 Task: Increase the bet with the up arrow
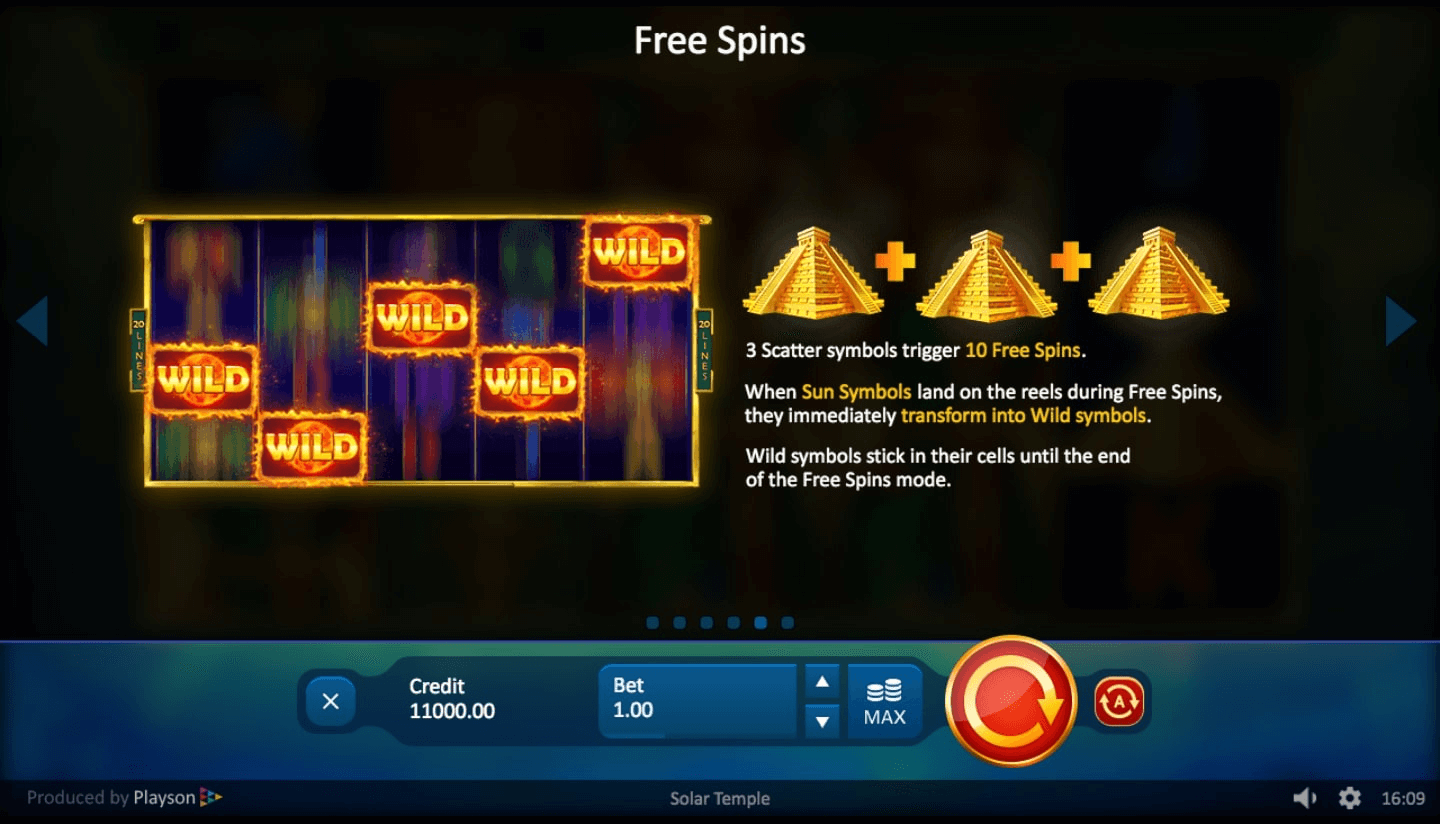[x=822, y=681]
